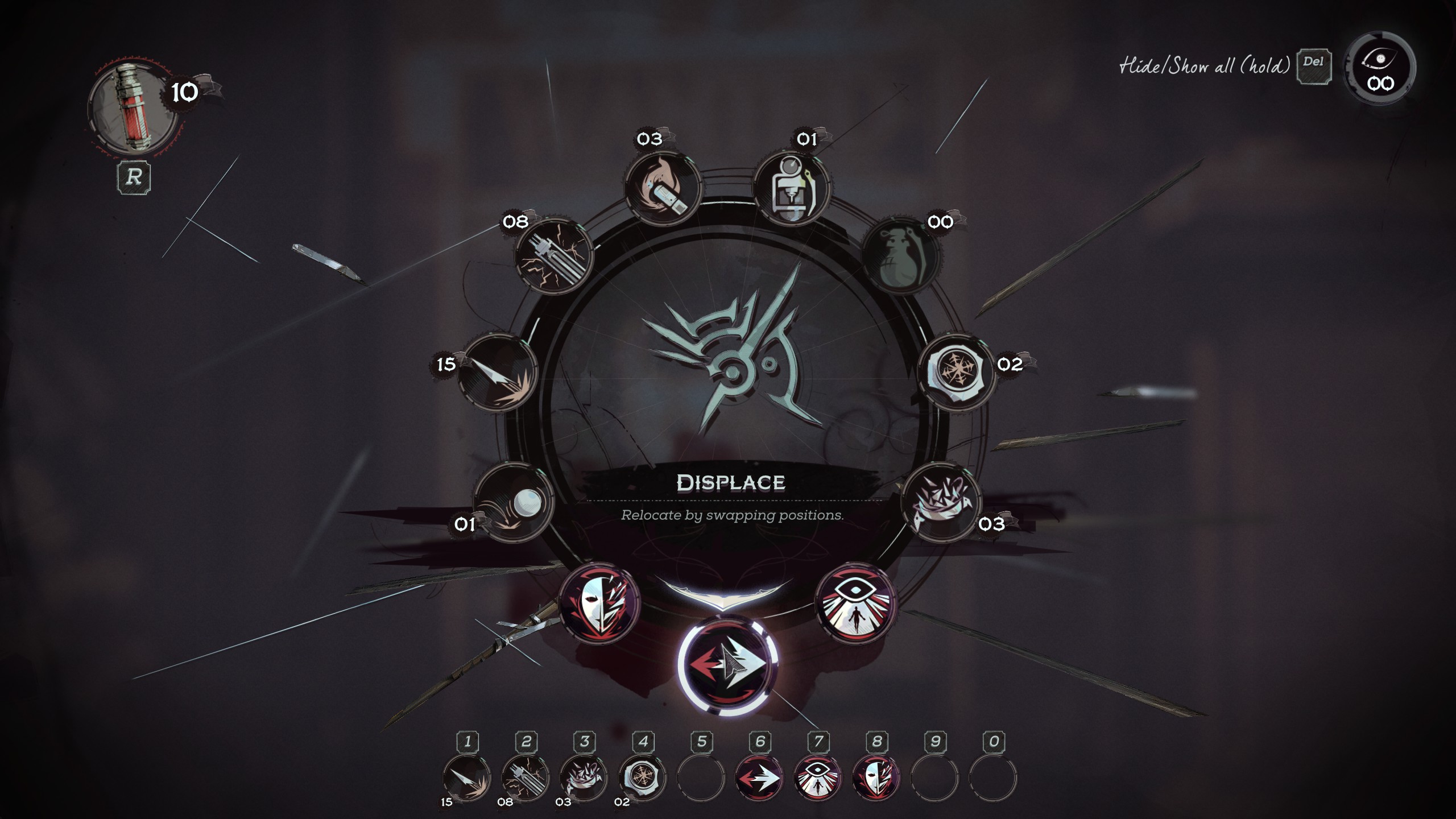Equip the star-patterned mine on the wheel
The image size is (1456, 819).
957,372
